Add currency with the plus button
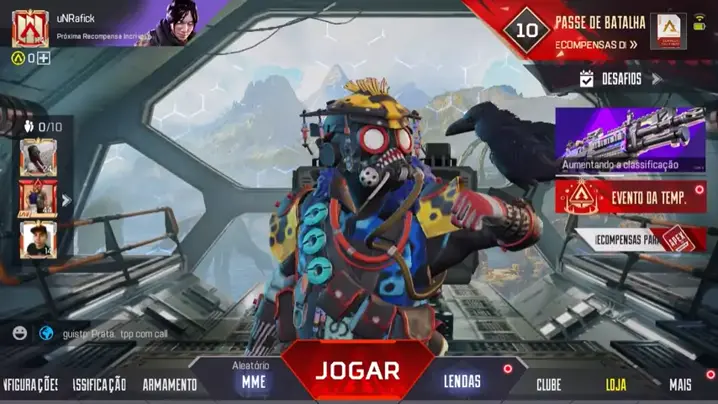This screenshot has height=404, width=718. click(x=44, y=58)
